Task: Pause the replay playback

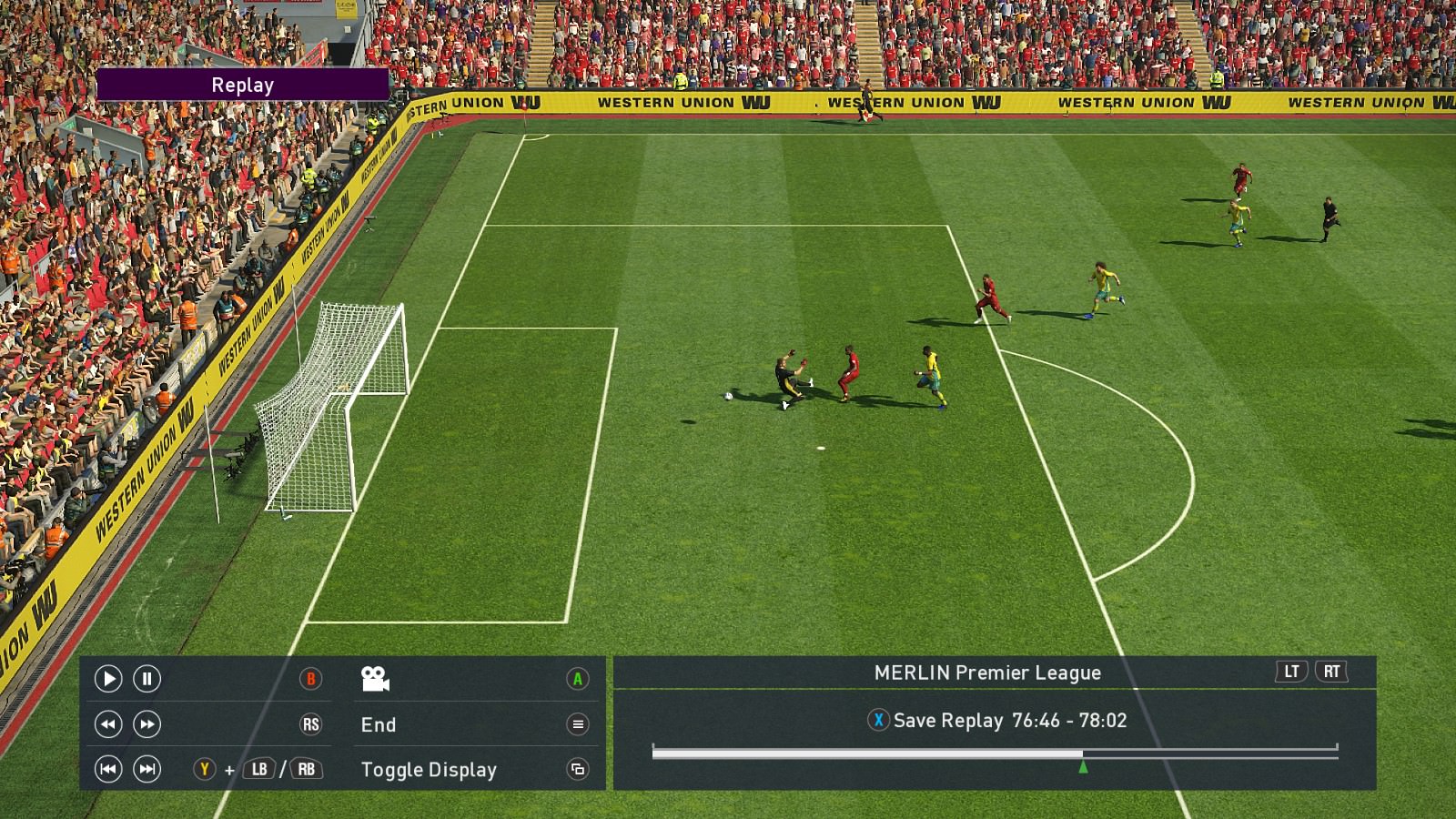Action: (x=147, y=679)
